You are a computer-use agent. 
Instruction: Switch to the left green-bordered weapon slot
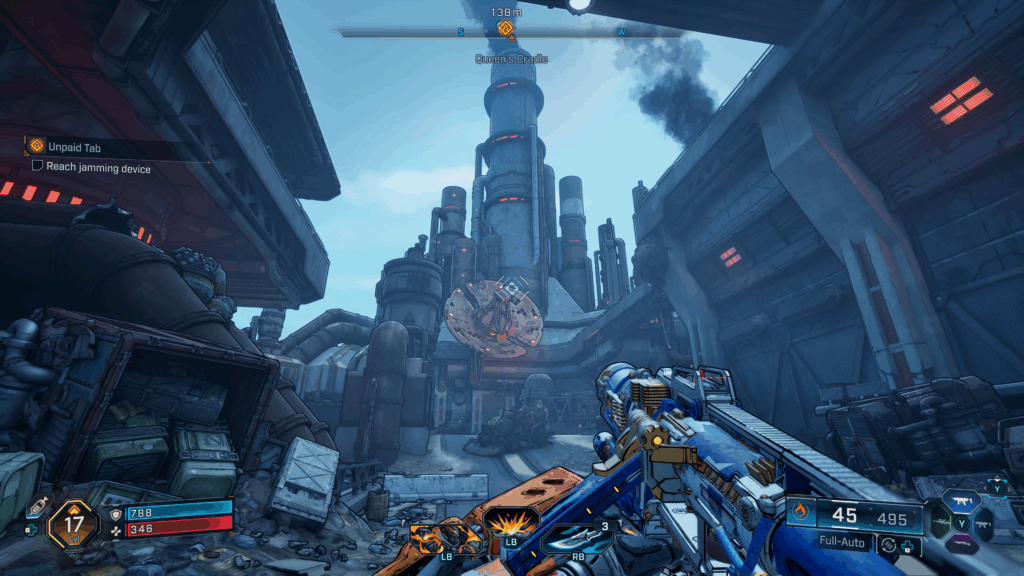(x=939, y=521)
